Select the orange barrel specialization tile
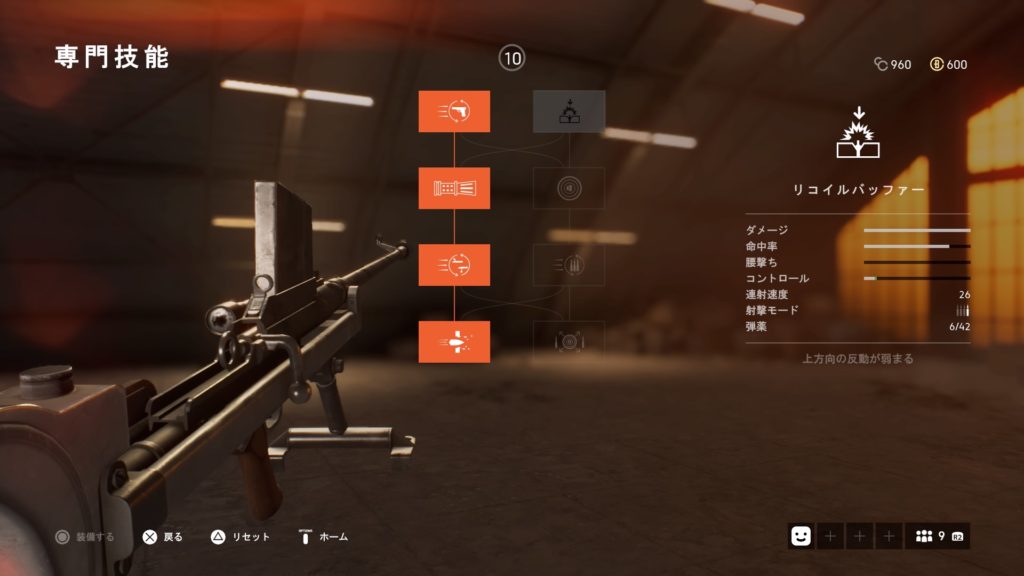1024x576 pixels. 454,188
